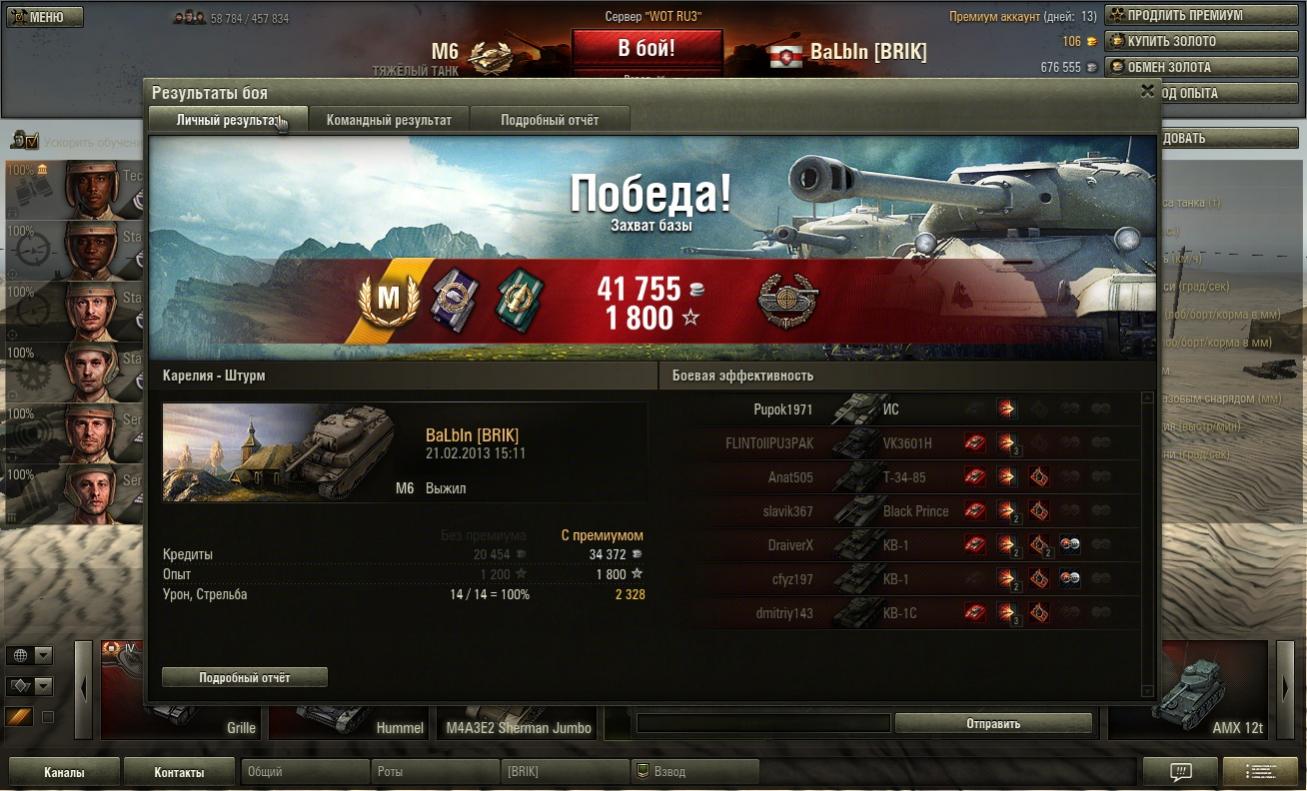Open the Контакты contacts list
1307x791 pixels.
(179, 772)
